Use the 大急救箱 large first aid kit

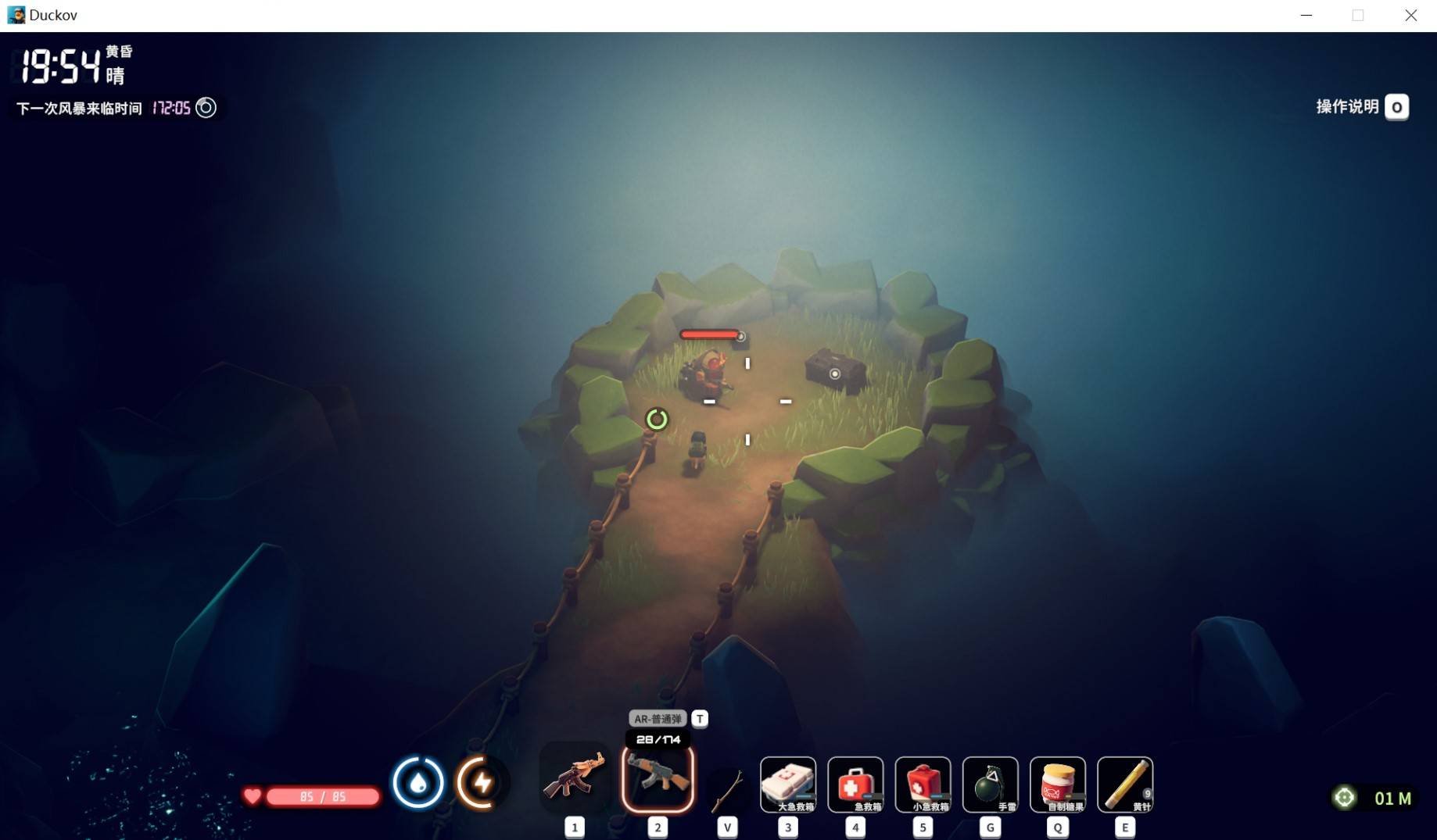pos(788,784)
